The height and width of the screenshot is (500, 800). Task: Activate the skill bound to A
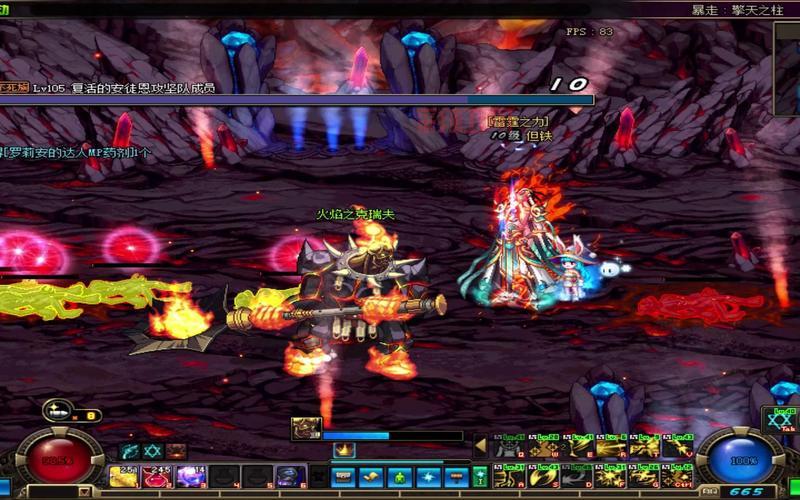pyautogui.click(x=510, y=474)
